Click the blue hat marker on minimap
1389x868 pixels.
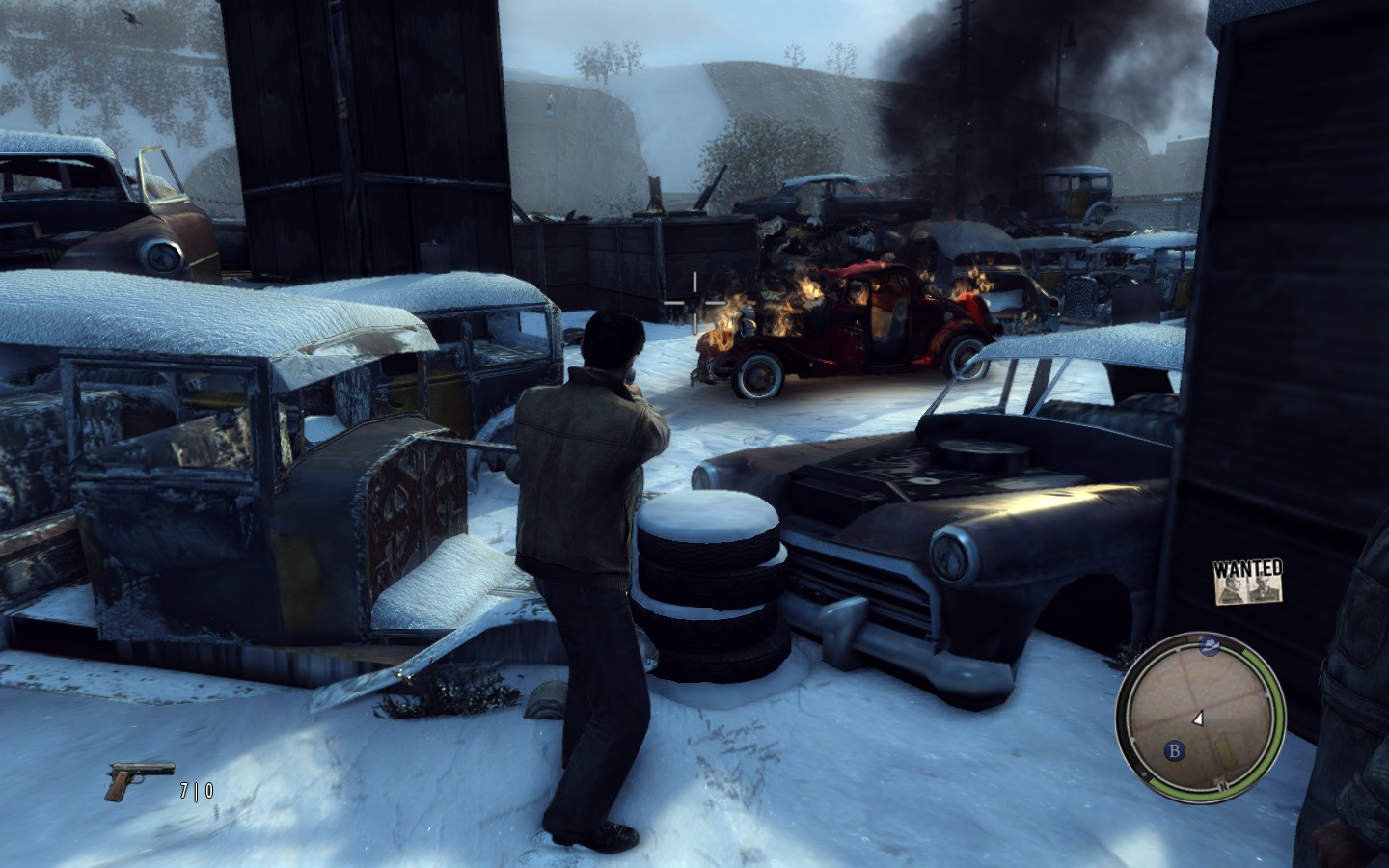[1209, 648]
